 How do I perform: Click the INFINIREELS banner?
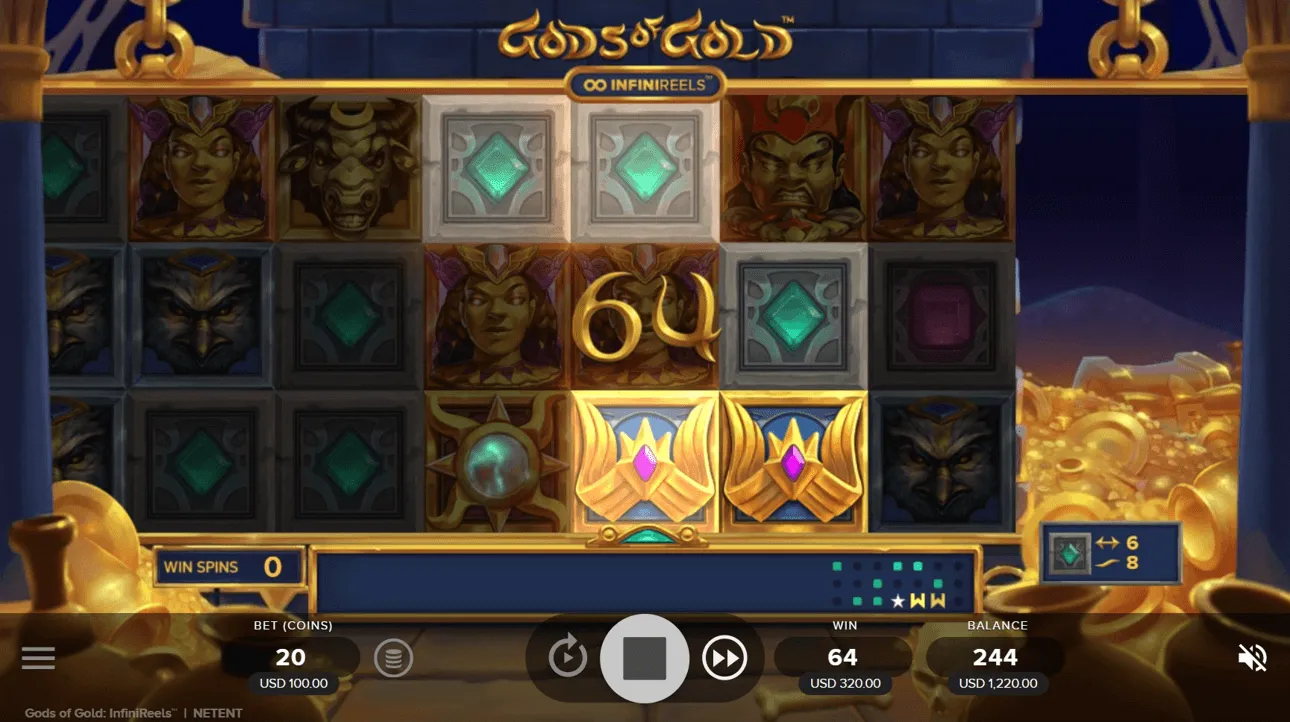(x=645, y=84)
